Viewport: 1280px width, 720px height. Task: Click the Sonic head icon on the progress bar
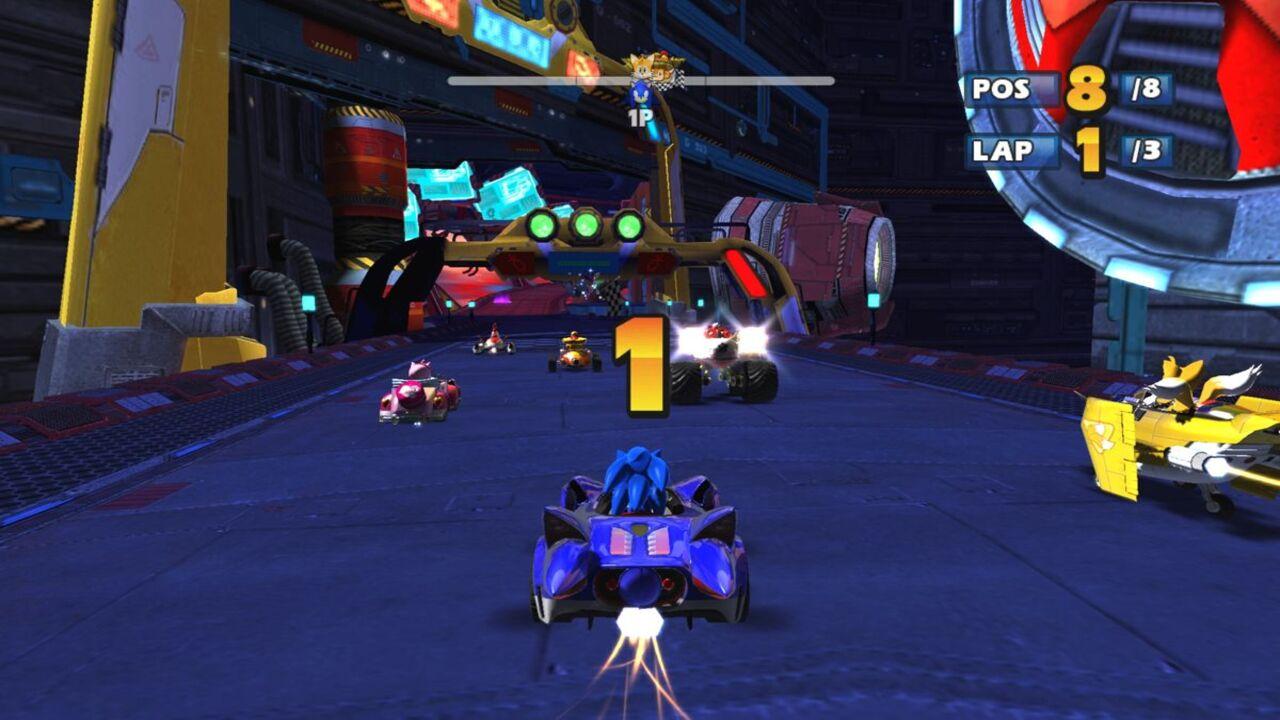pyautogui.click(x=642, y=92)
